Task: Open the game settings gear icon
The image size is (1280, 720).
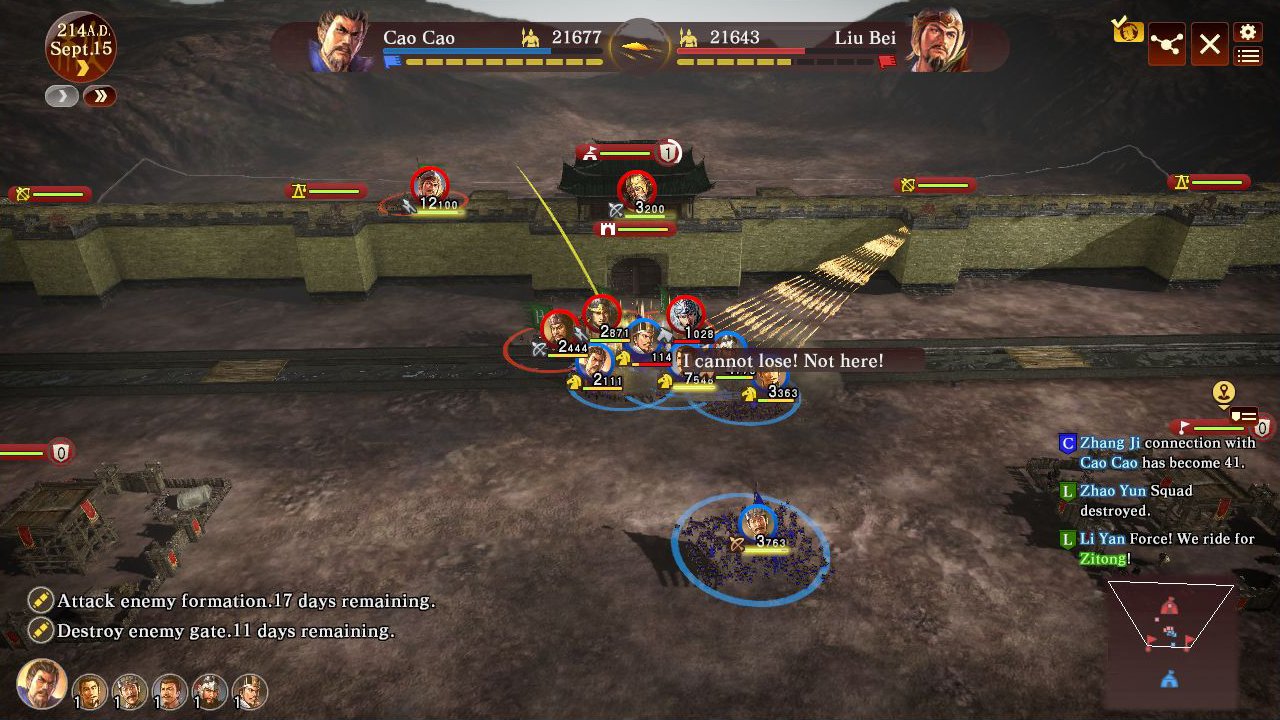Action: point(1247,31)
